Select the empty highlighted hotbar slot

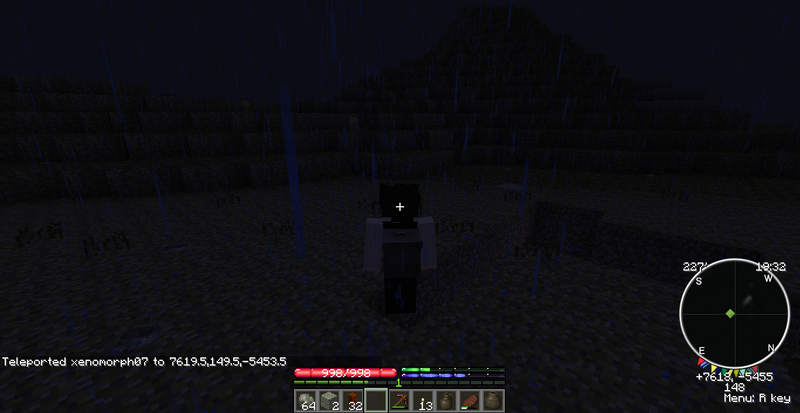(x=376, y=401)
